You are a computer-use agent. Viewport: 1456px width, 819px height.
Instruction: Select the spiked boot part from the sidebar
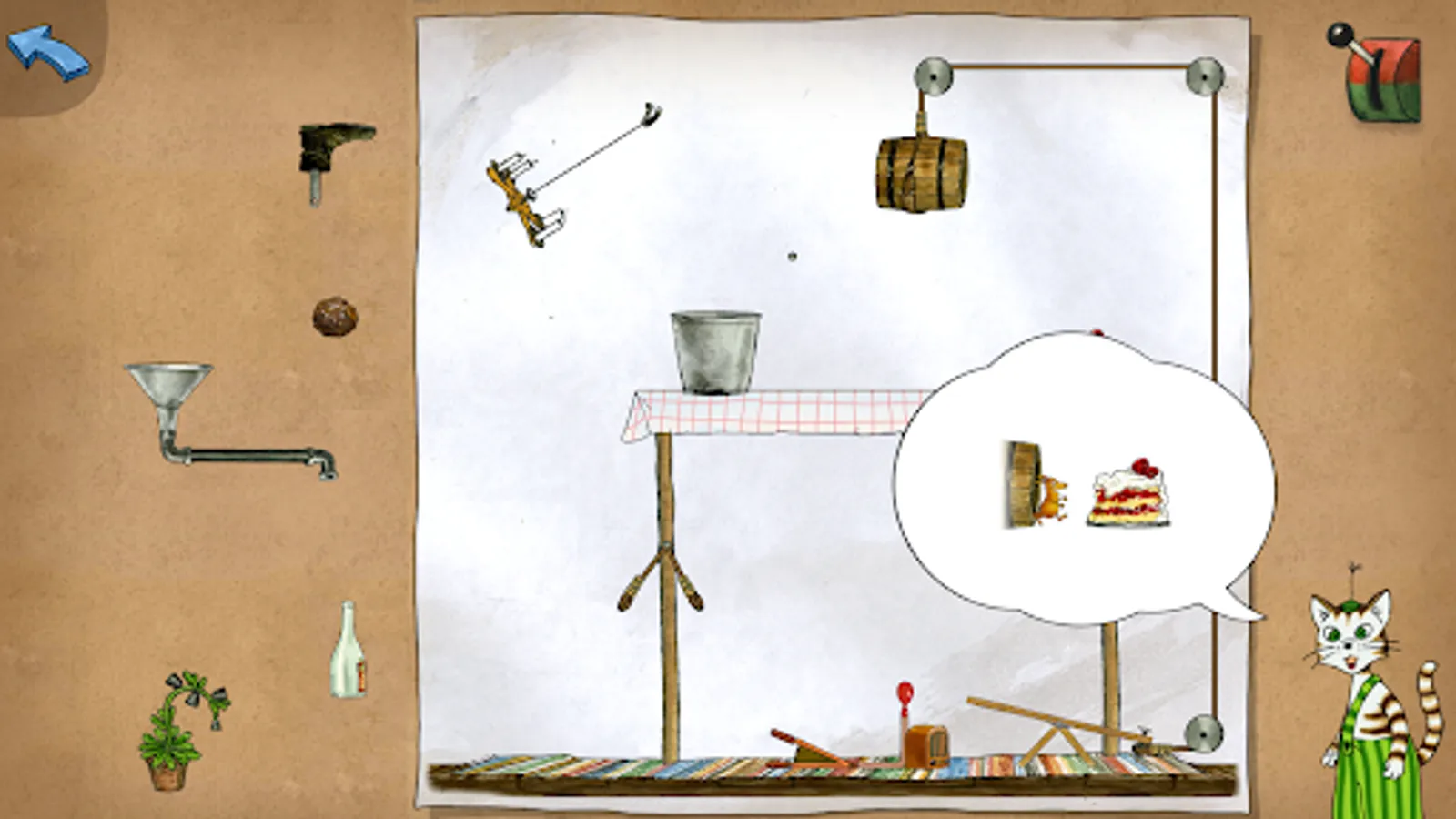pos(332,155)
